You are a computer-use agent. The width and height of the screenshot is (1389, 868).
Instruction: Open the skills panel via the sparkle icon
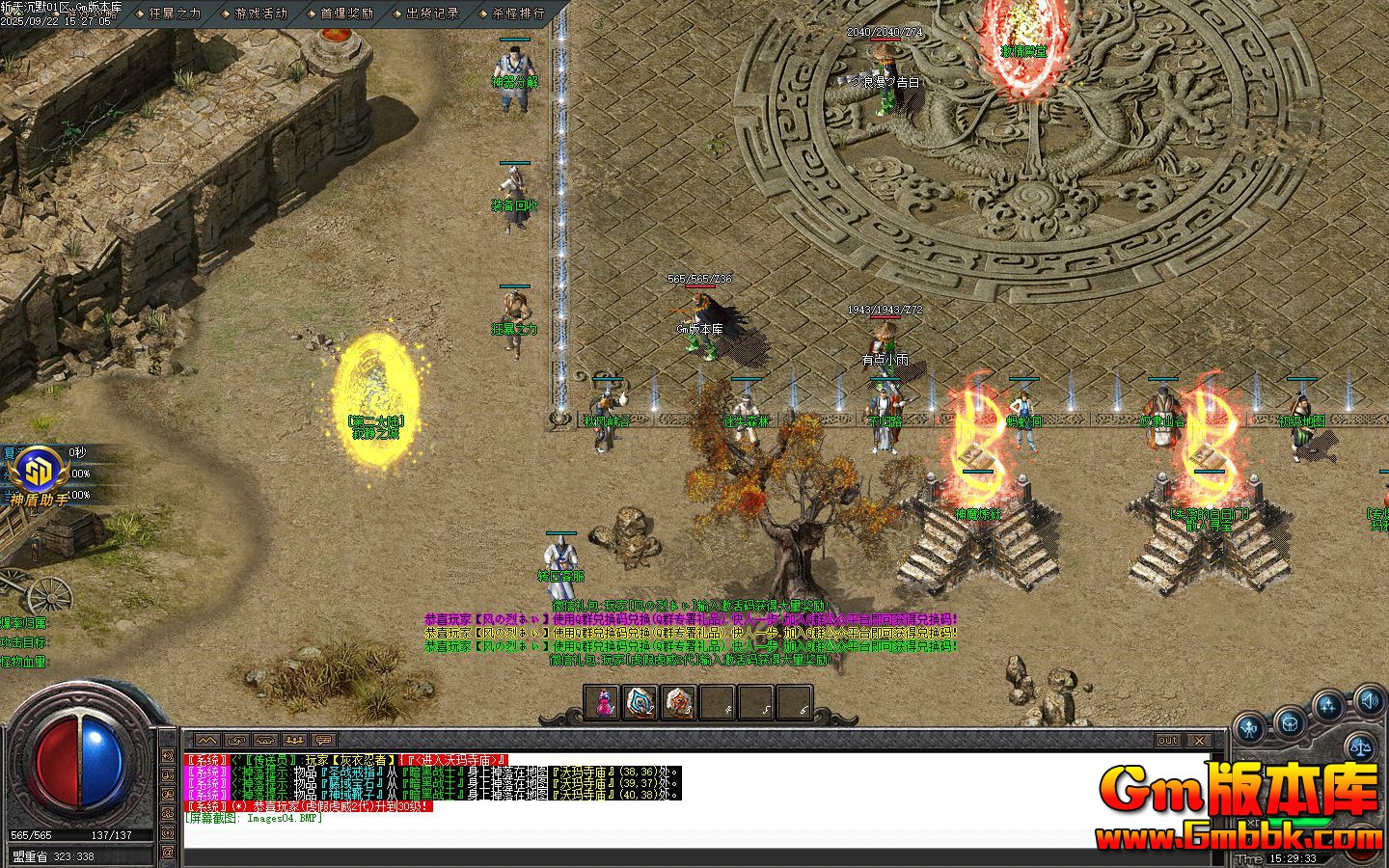pyautogui.click(x=1327, y=705)
